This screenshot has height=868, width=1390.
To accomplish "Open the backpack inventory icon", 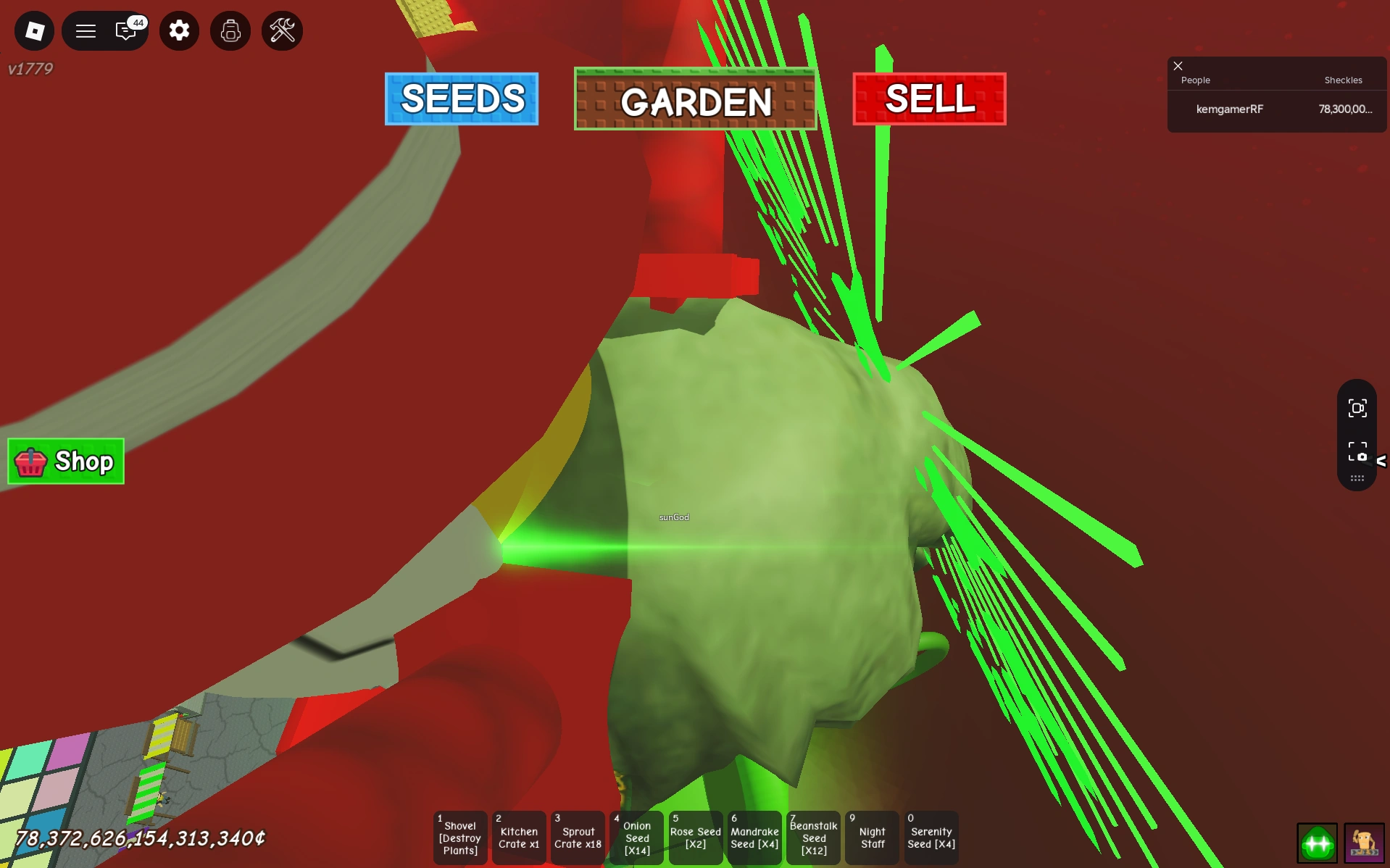I will (230, 30).
